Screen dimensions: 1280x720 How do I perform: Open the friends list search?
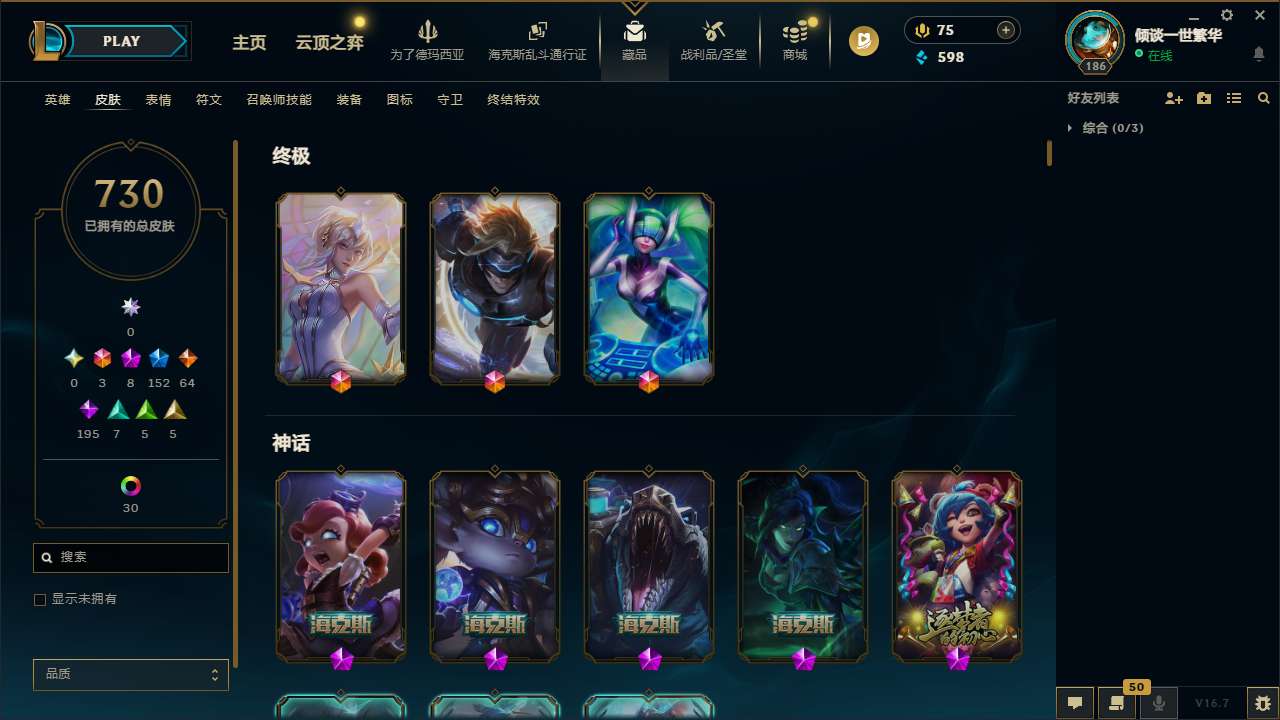click(x=1264, y=97)
